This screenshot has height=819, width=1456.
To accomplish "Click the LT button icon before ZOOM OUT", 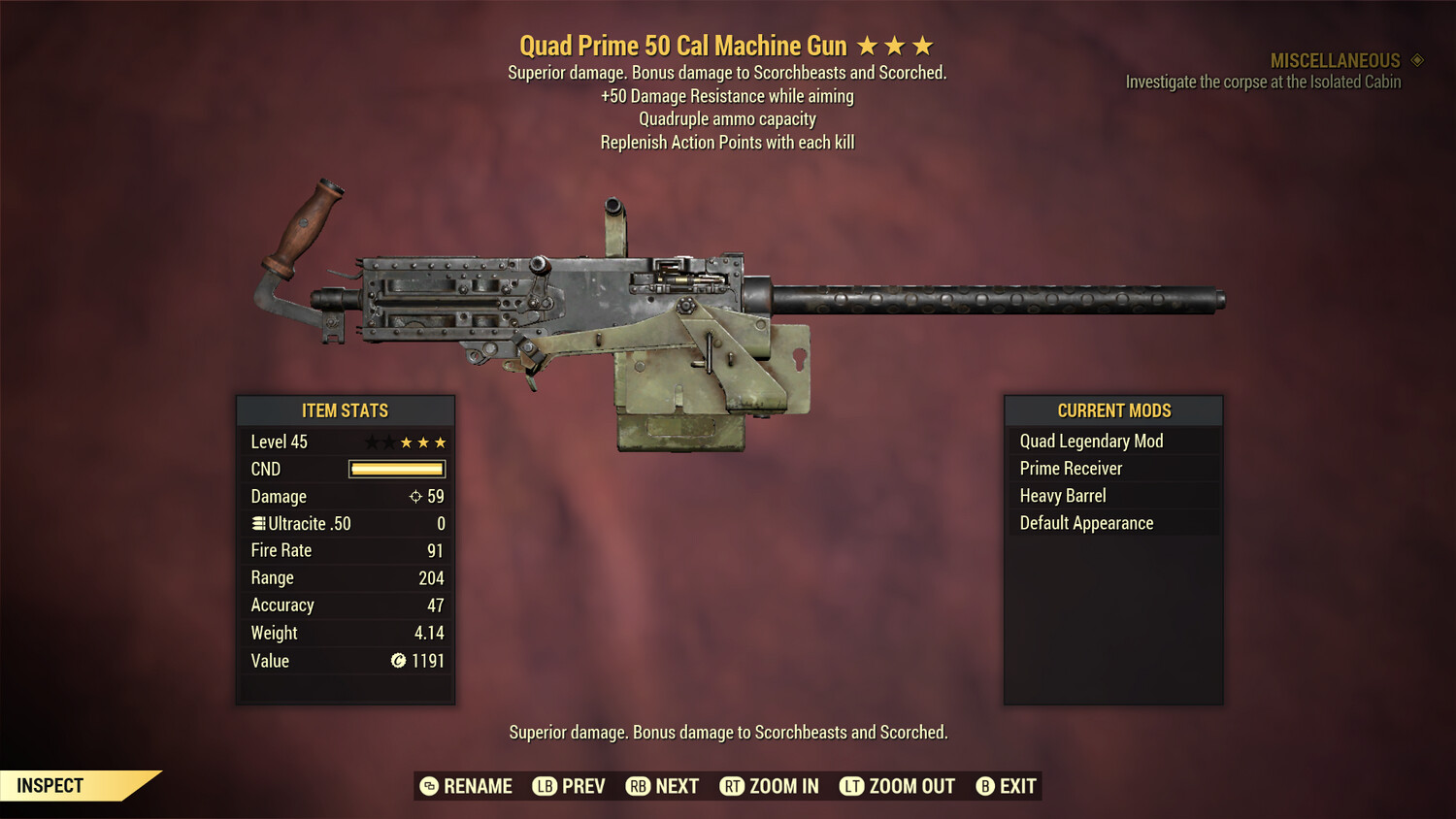I will [851, 786].
